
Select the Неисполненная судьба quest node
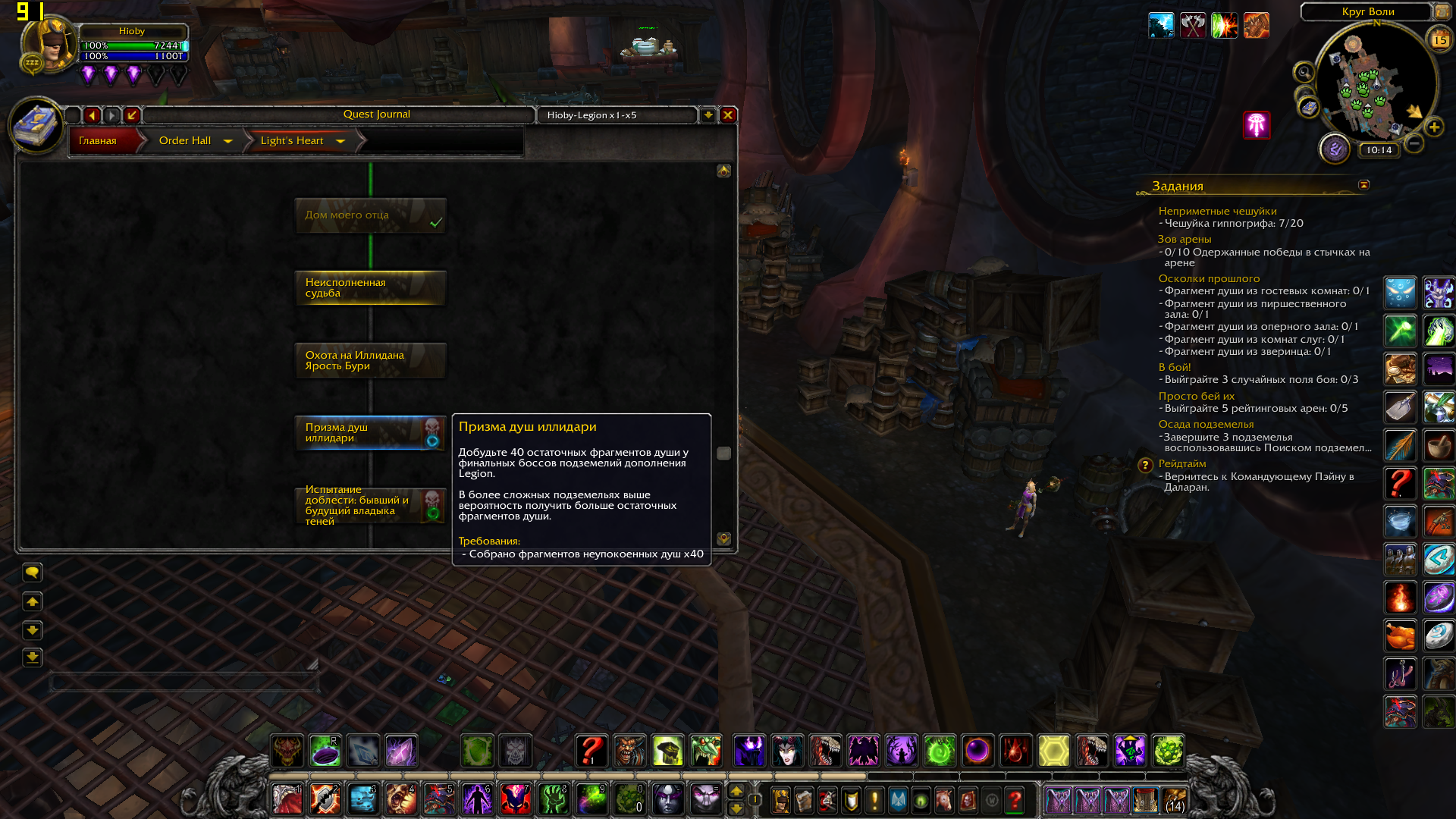(370, 288)
